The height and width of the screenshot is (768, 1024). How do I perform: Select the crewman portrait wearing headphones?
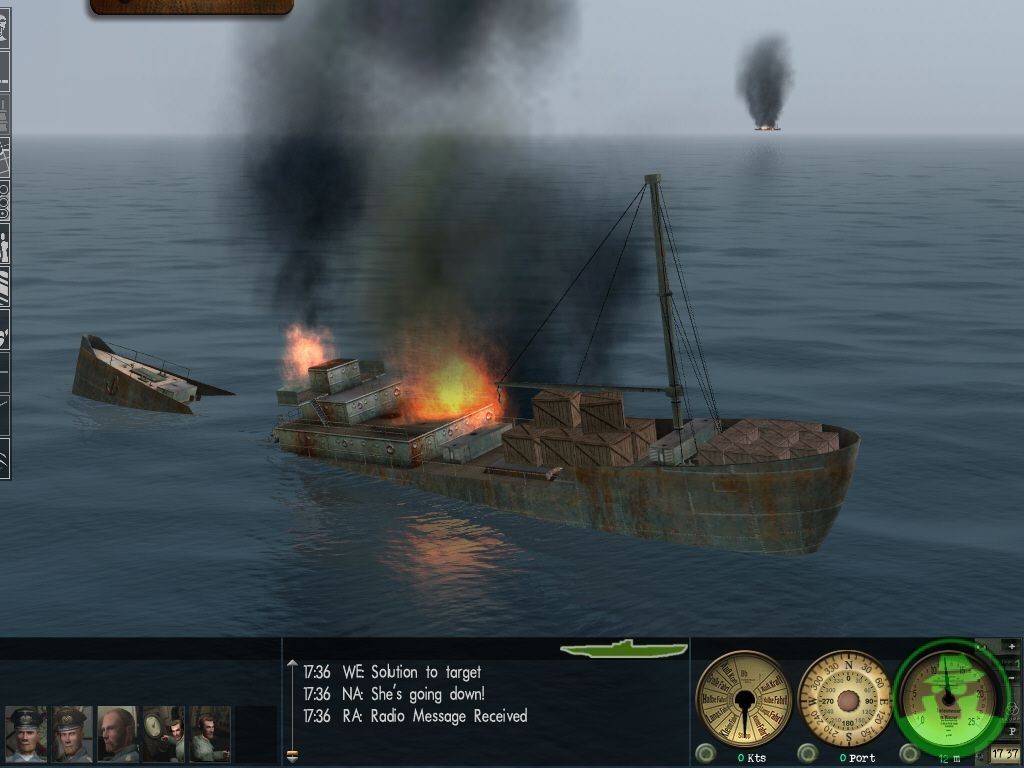(x=210, y=735)
